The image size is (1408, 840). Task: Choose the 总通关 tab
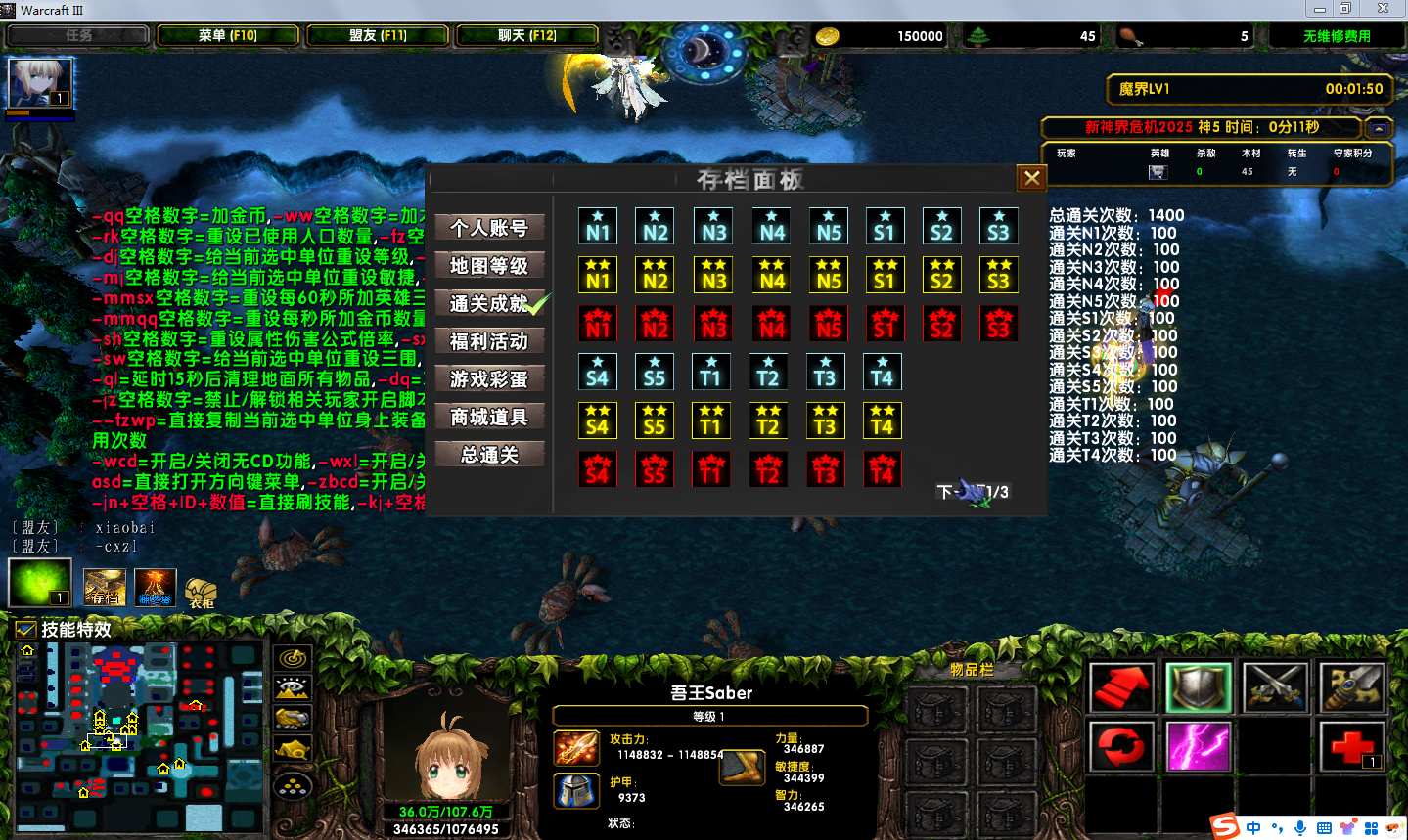click(489, 455)
